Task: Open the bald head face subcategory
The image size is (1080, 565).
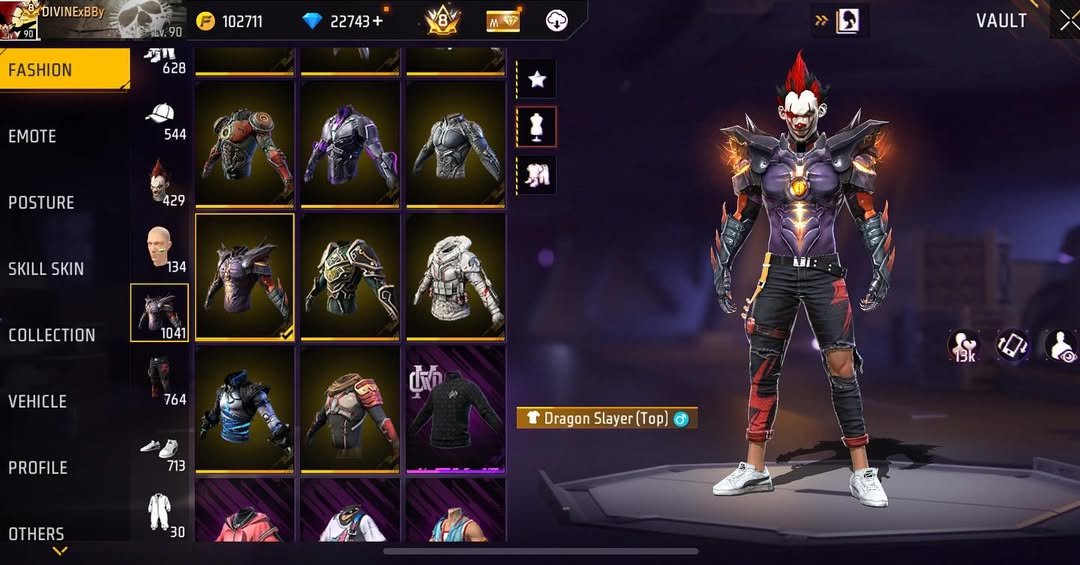Action: [x=160, y=248]
